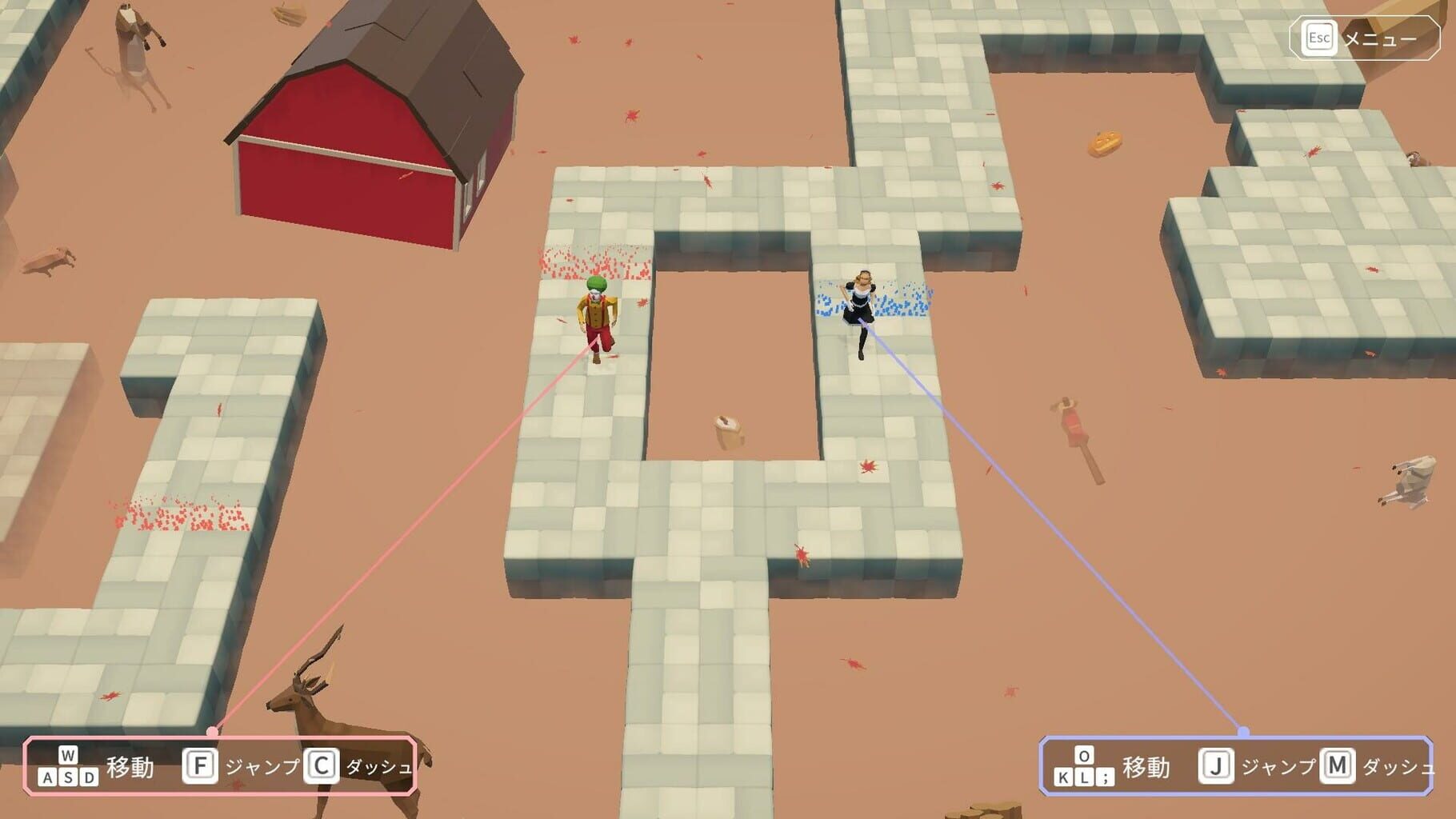The height and width of the screenshot is (819, 1456).
Task: Click the D key icon
Action: (x=87, y=777)
